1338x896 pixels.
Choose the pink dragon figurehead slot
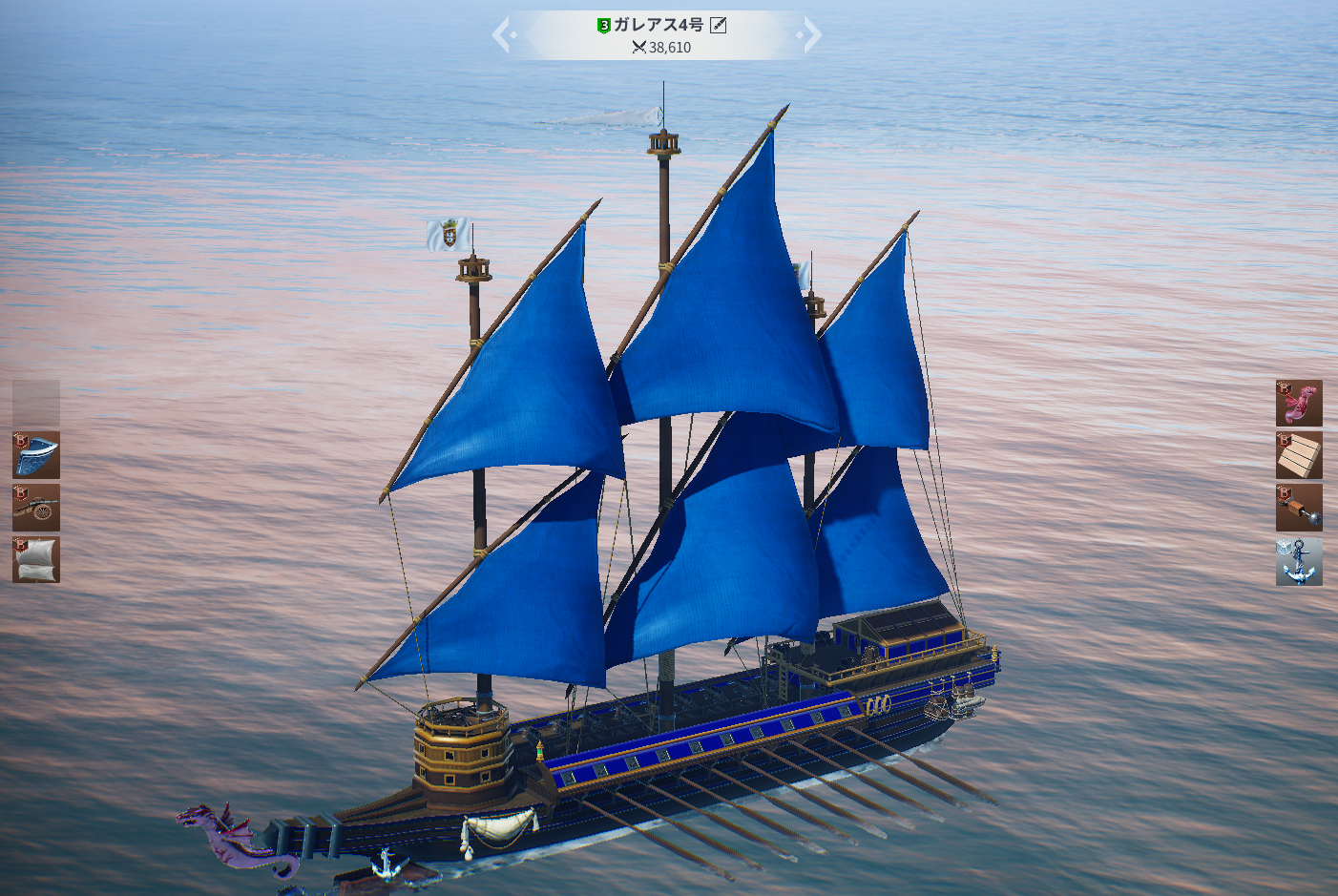click(x=1299, y=403)
